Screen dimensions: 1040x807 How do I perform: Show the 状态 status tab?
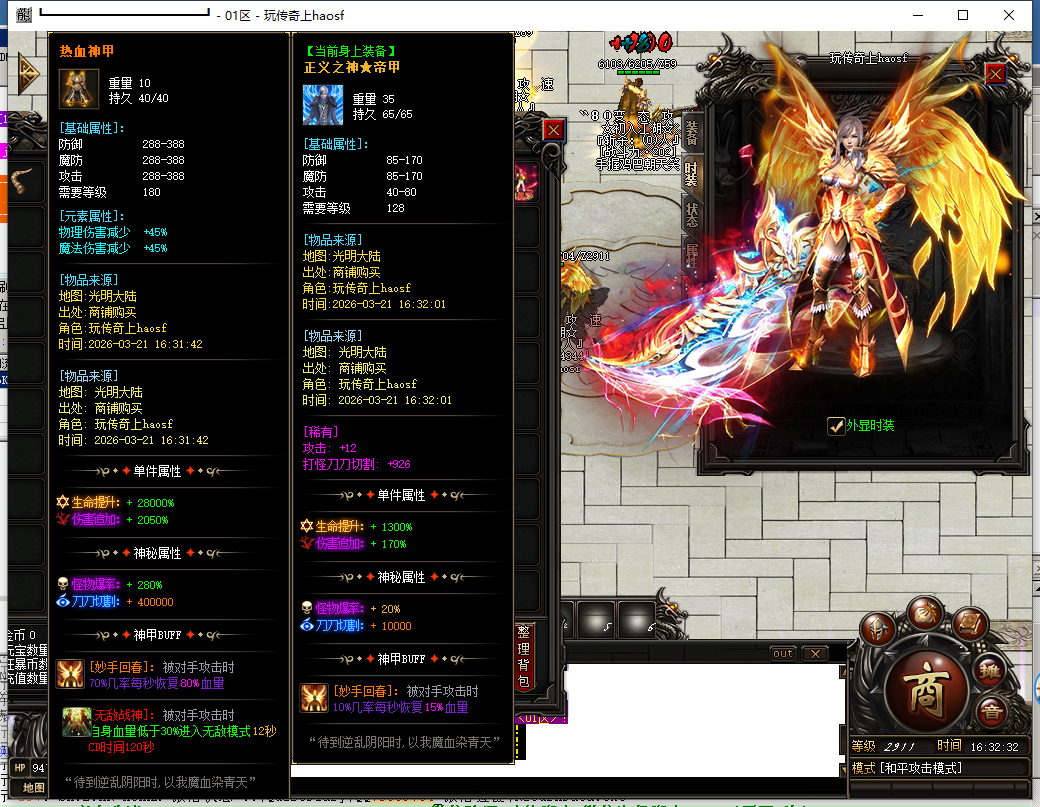(692, 213)
